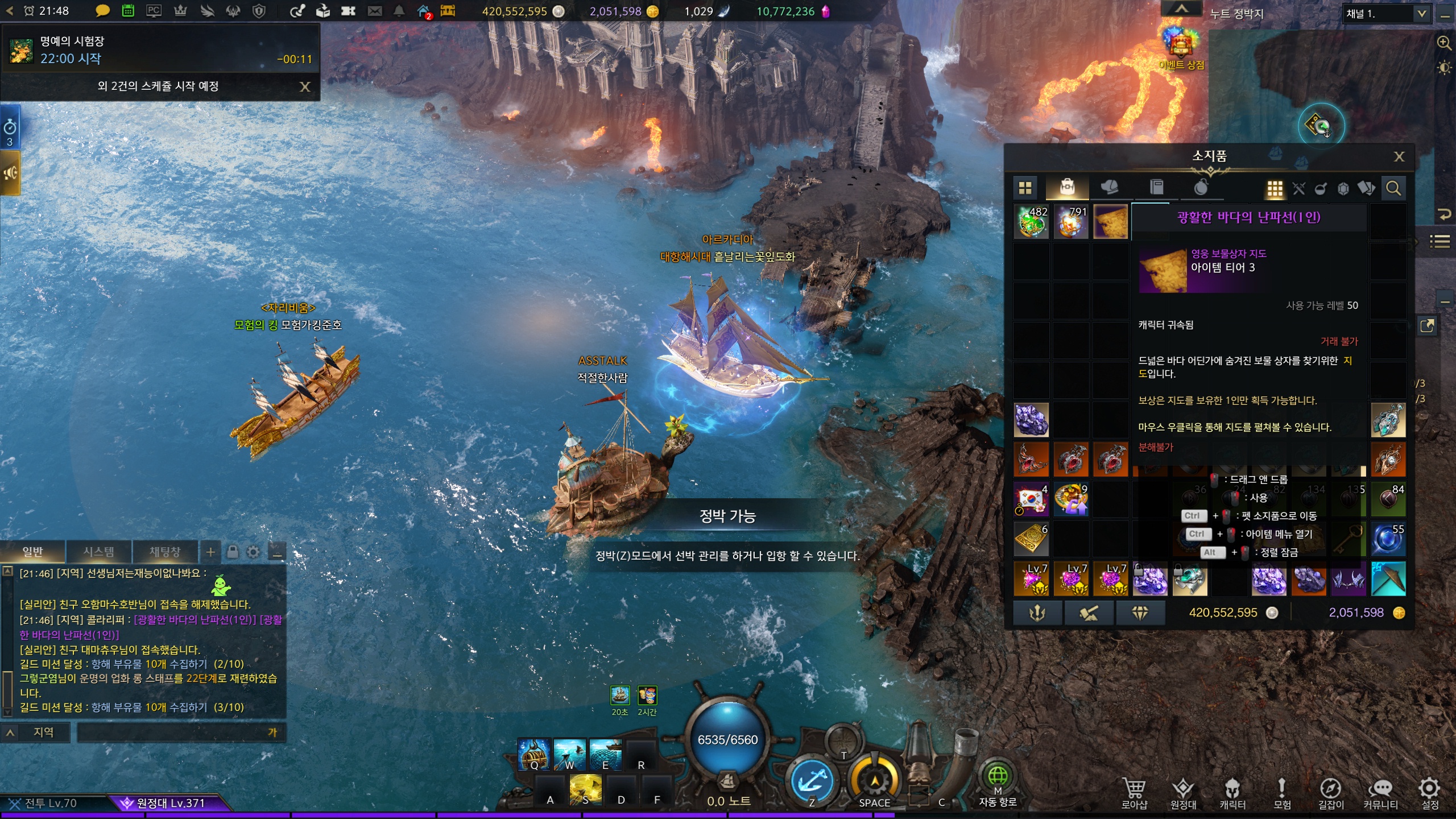Open the Character menu
The width and height of the screenshot is (1456, 819).
(1232, 792)
